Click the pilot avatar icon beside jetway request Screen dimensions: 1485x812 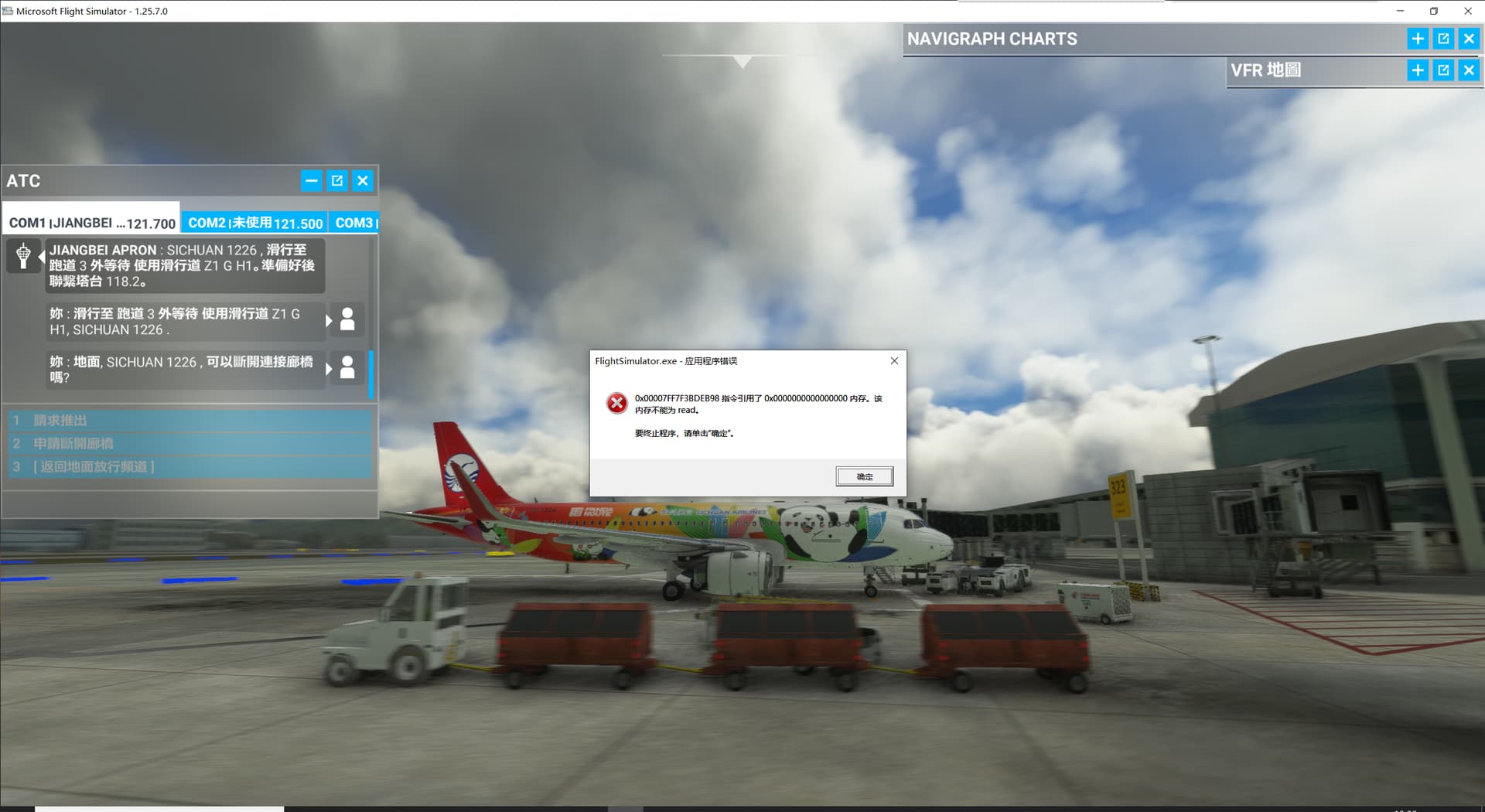click(347, 369)
